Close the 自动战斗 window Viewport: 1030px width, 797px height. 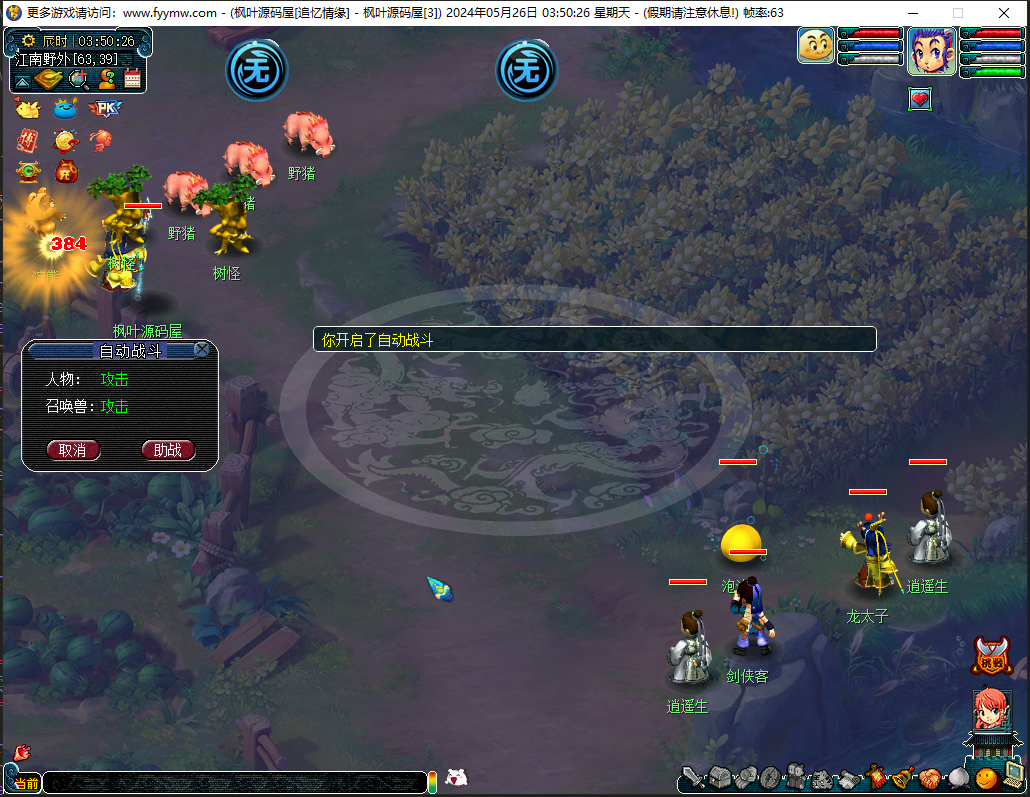(202, 350)
